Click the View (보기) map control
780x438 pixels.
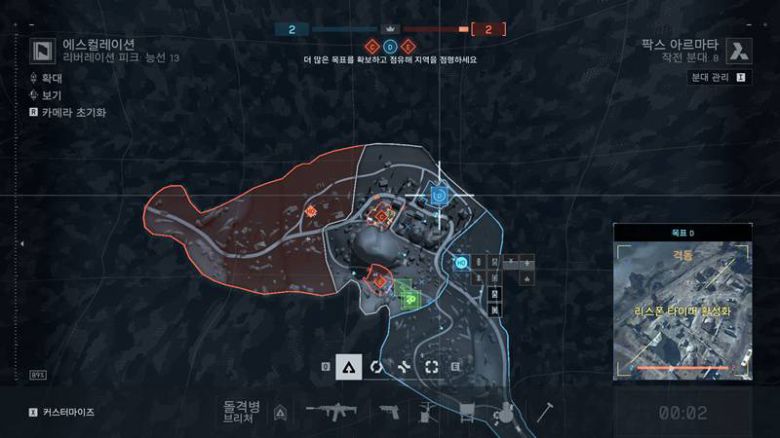(52, 95)
